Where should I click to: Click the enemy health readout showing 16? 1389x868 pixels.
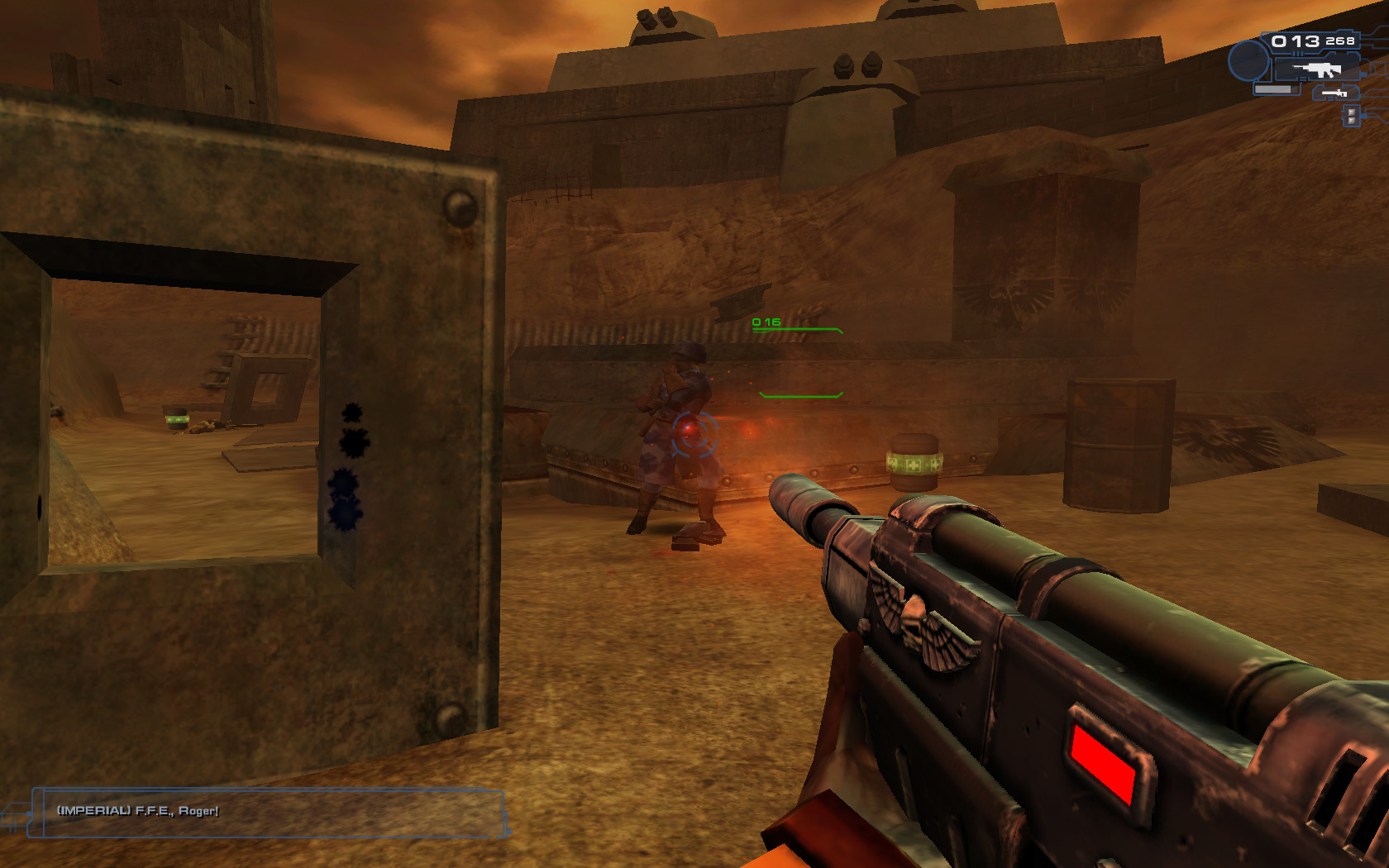(x=766, y=322)
